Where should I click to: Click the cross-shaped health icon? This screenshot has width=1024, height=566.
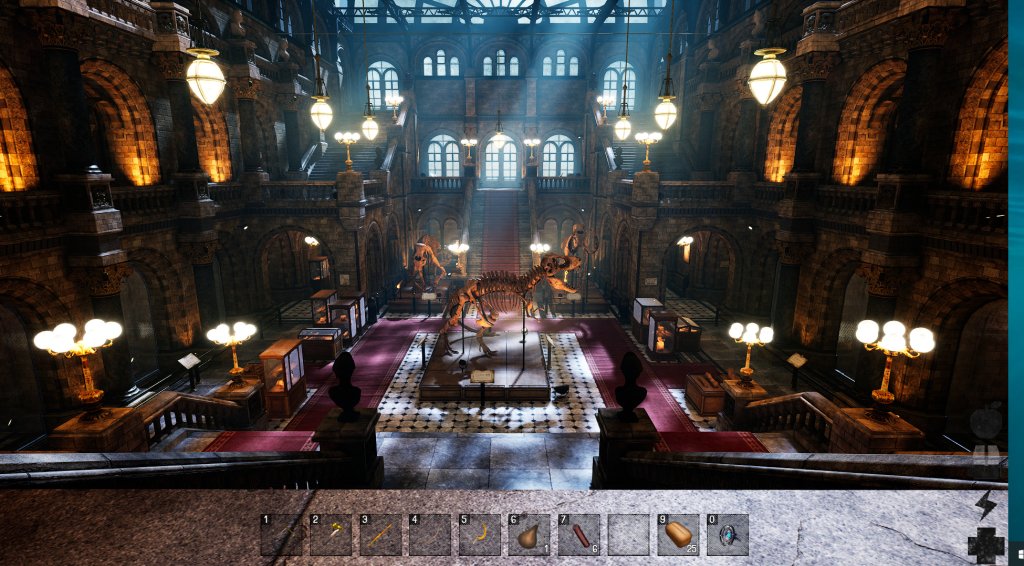(985, 546)
